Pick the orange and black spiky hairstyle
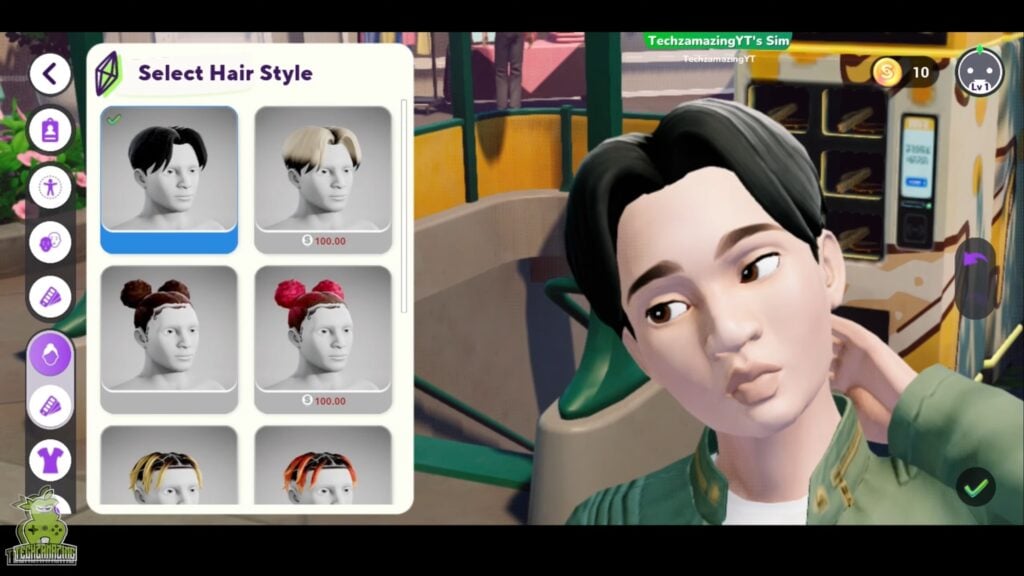Screen dimensions: 1024x576 click(x=323, y=468)
